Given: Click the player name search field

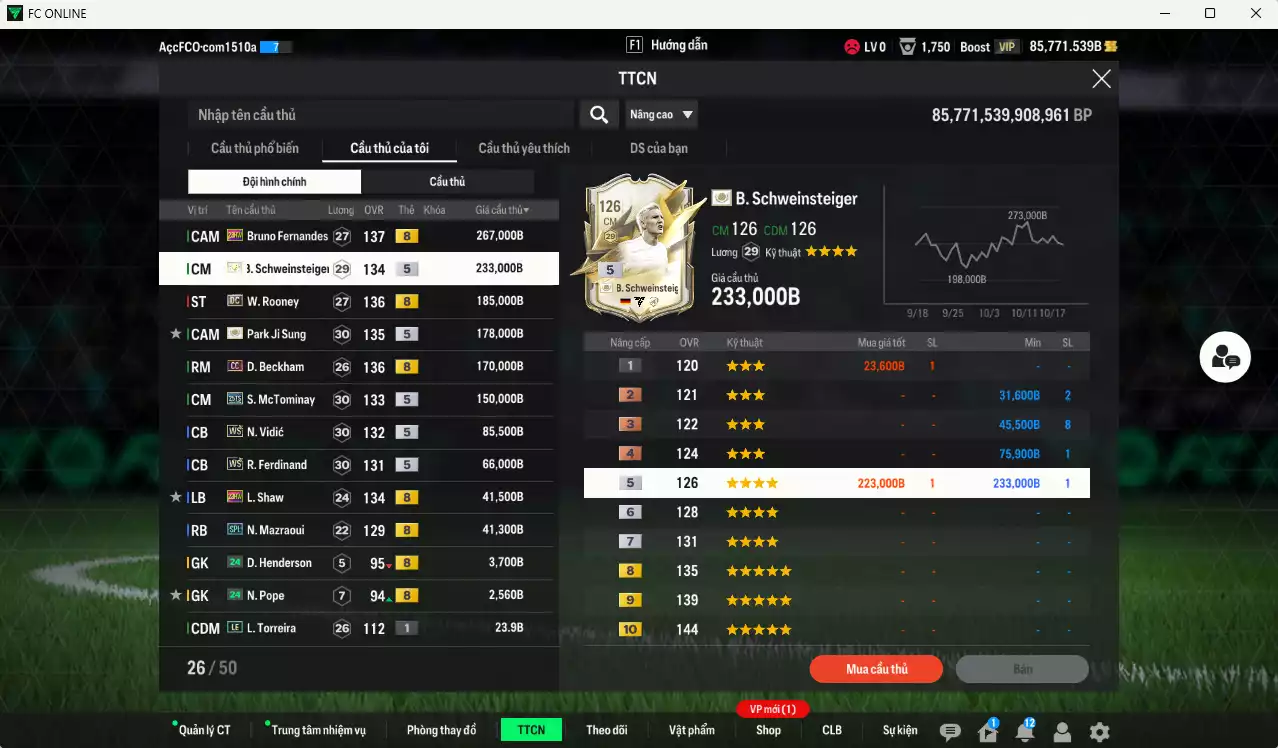Looking at the screenshot, I should click(x=380, y=115).
